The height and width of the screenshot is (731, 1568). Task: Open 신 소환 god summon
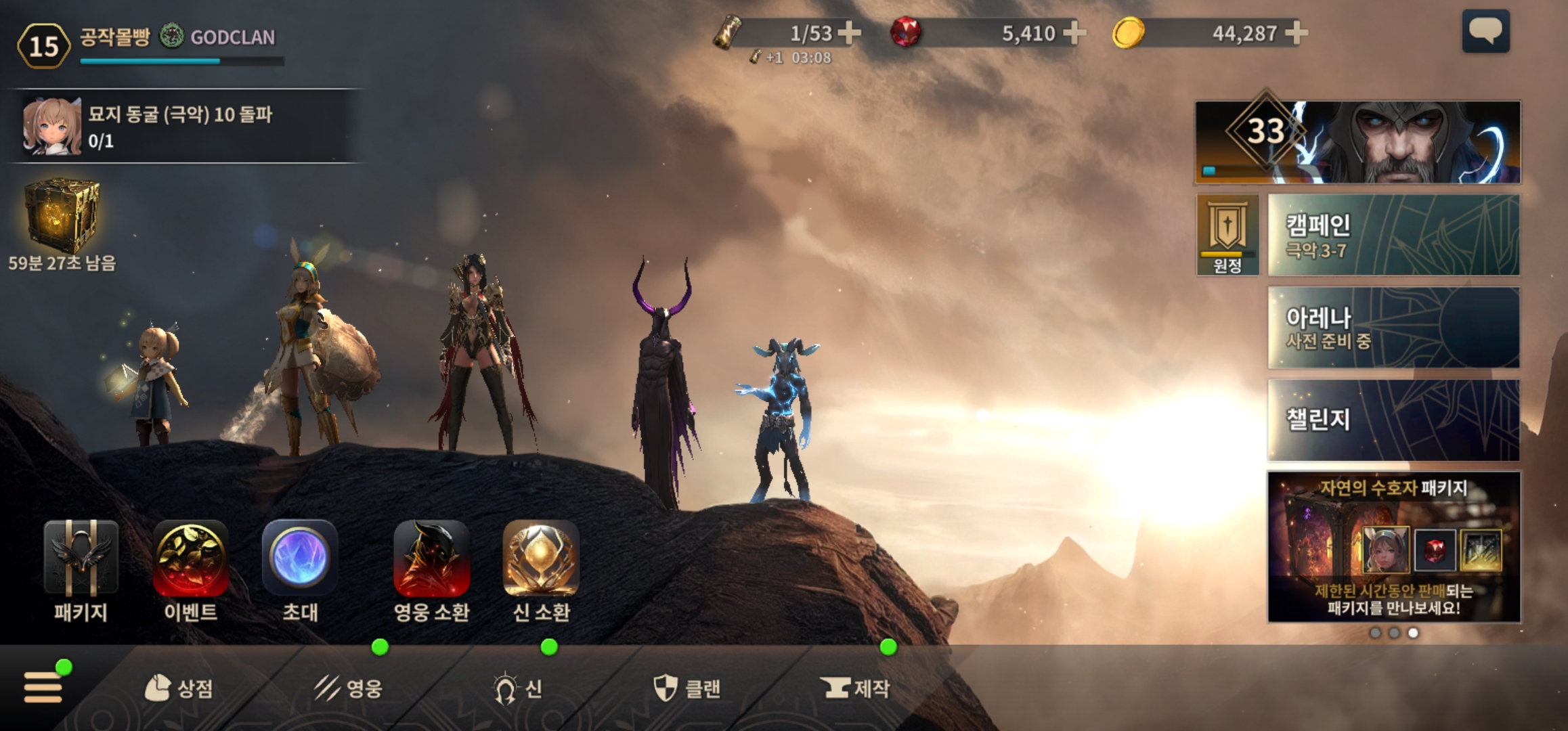pos(541,570)
